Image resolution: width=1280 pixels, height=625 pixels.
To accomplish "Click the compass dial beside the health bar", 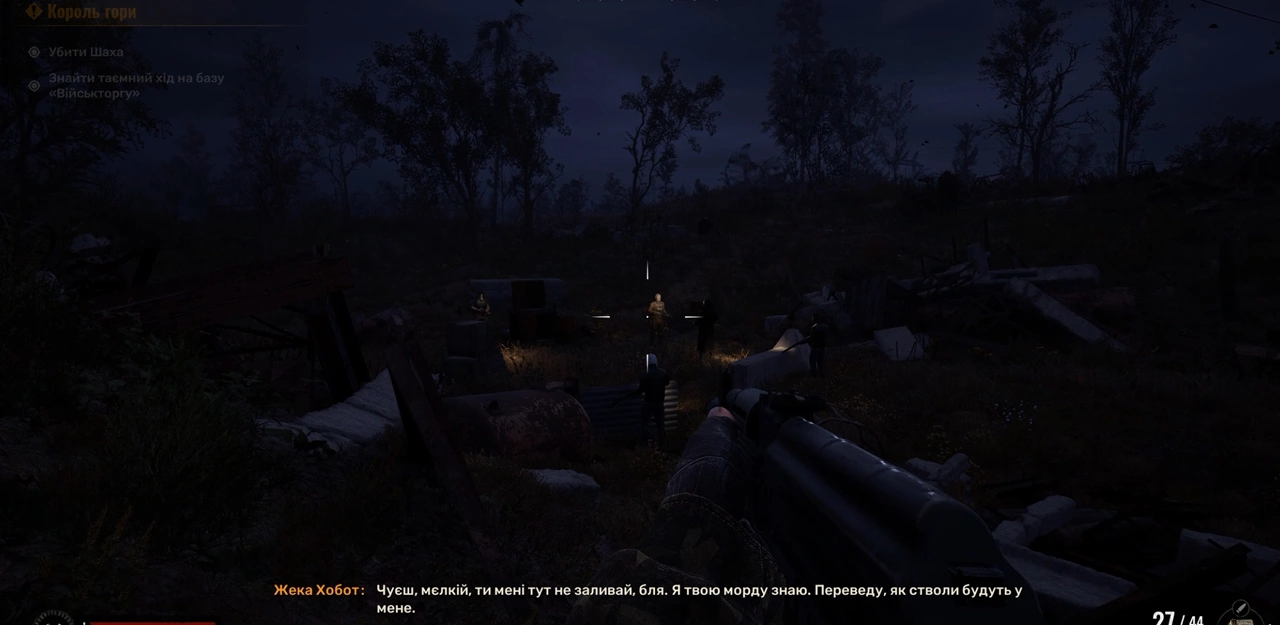I will [53, 618].
